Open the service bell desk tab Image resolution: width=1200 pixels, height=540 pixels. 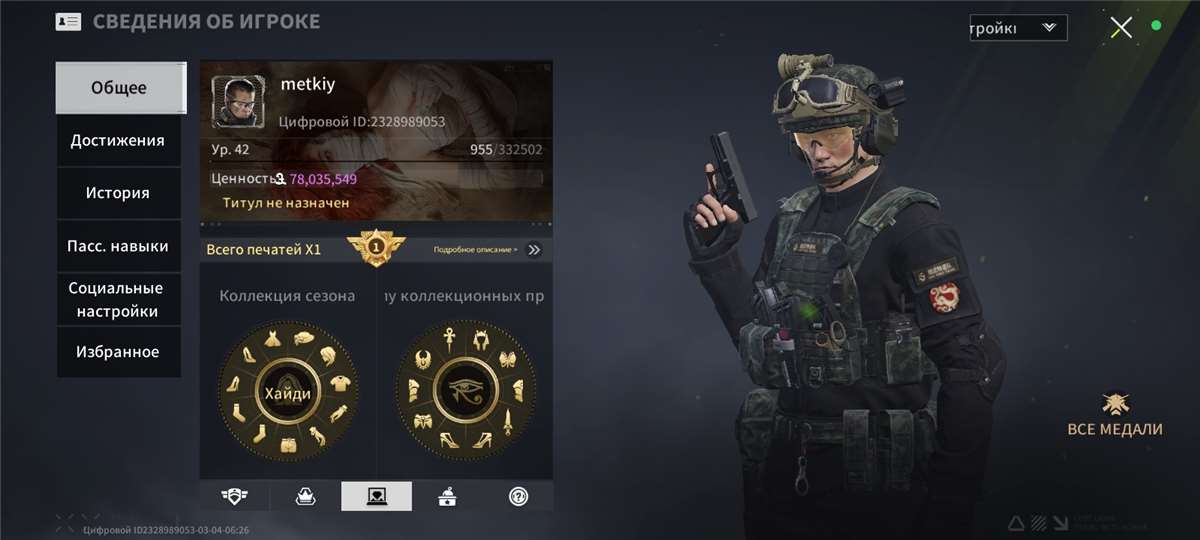click(x=447, y=496)
